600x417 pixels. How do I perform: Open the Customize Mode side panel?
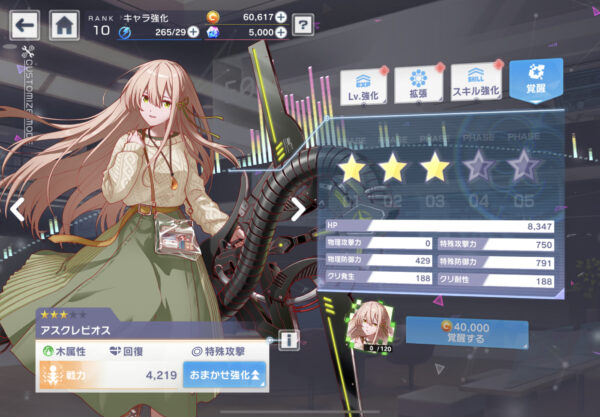point(27,85)
